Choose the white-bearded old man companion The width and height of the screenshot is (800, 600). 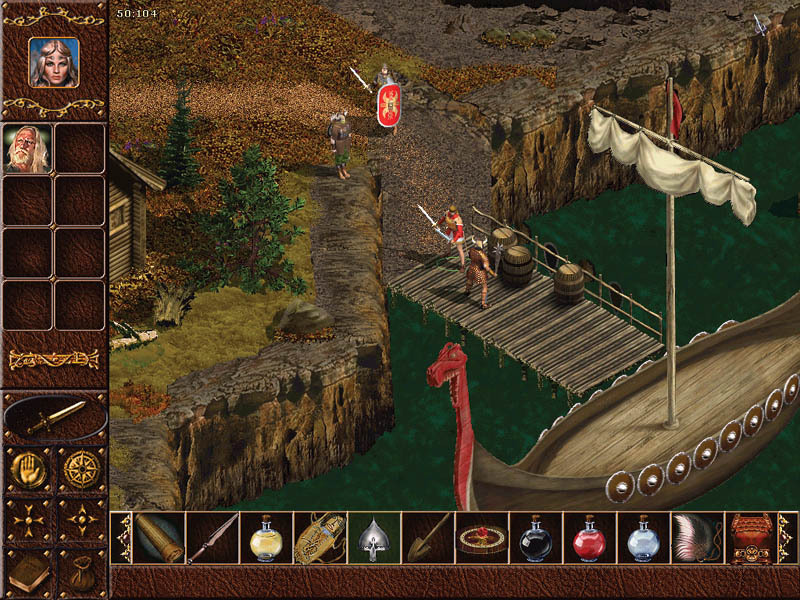point(27,148)
